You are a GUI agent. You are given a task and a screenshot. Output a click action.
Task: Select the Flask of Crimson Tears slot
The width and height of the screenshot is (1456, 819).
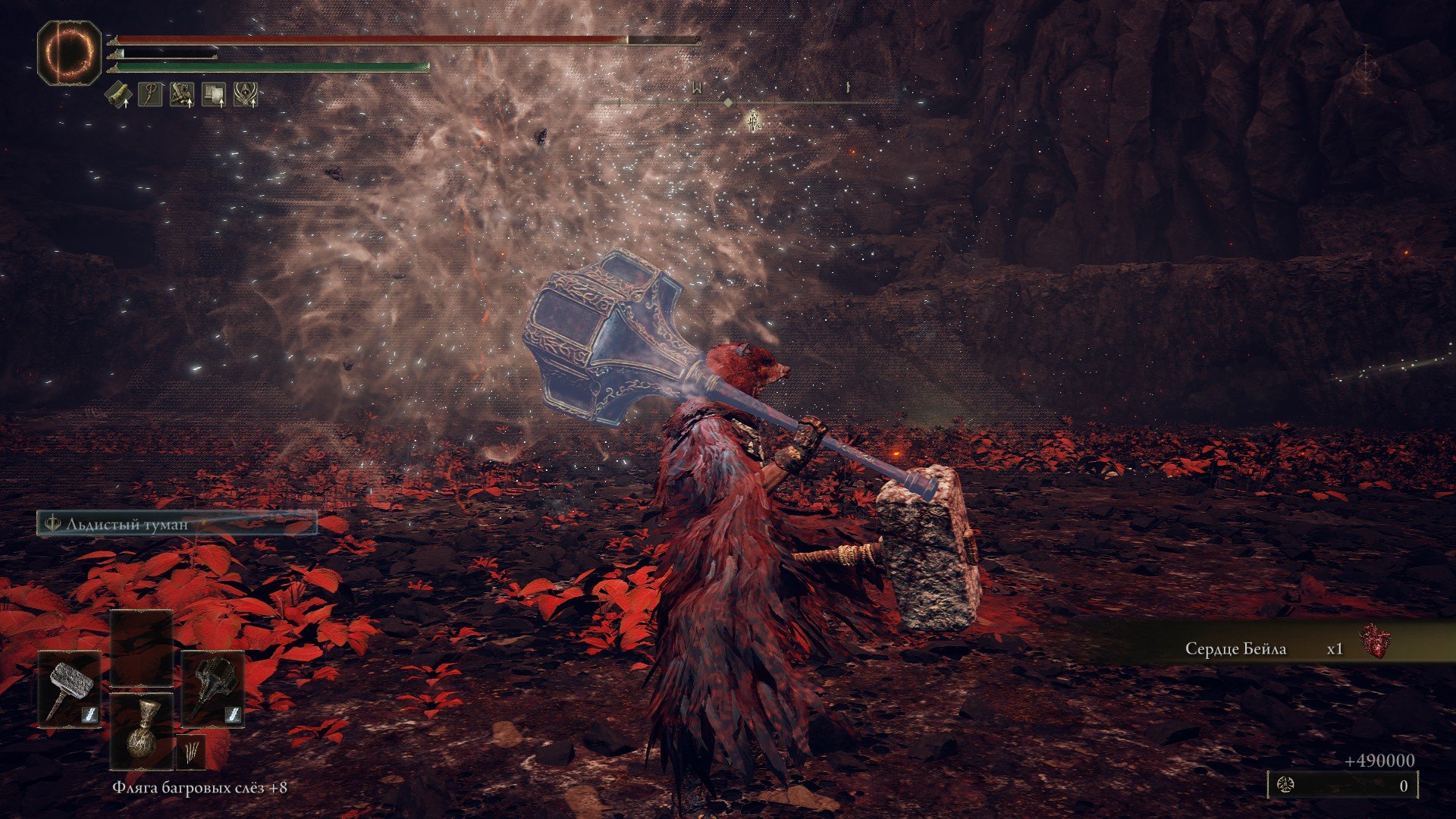[142, 731]
